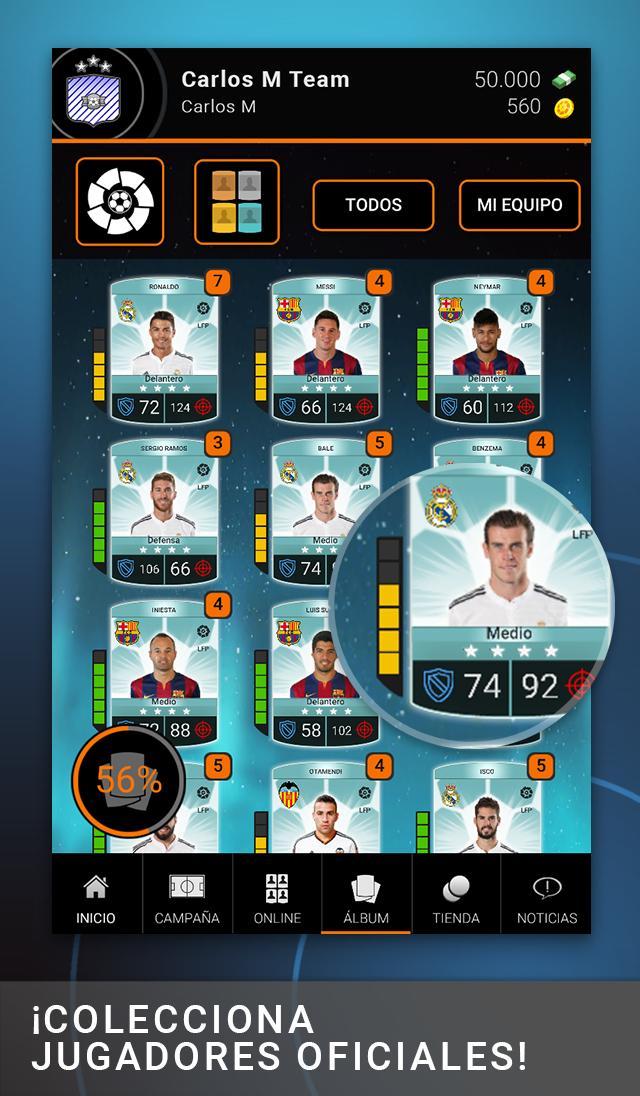The height and width of the screenshot is (1096, 640).
Task: Tap the gold coin balance icon
Action: pyautogui.click(x=564, y=107)
